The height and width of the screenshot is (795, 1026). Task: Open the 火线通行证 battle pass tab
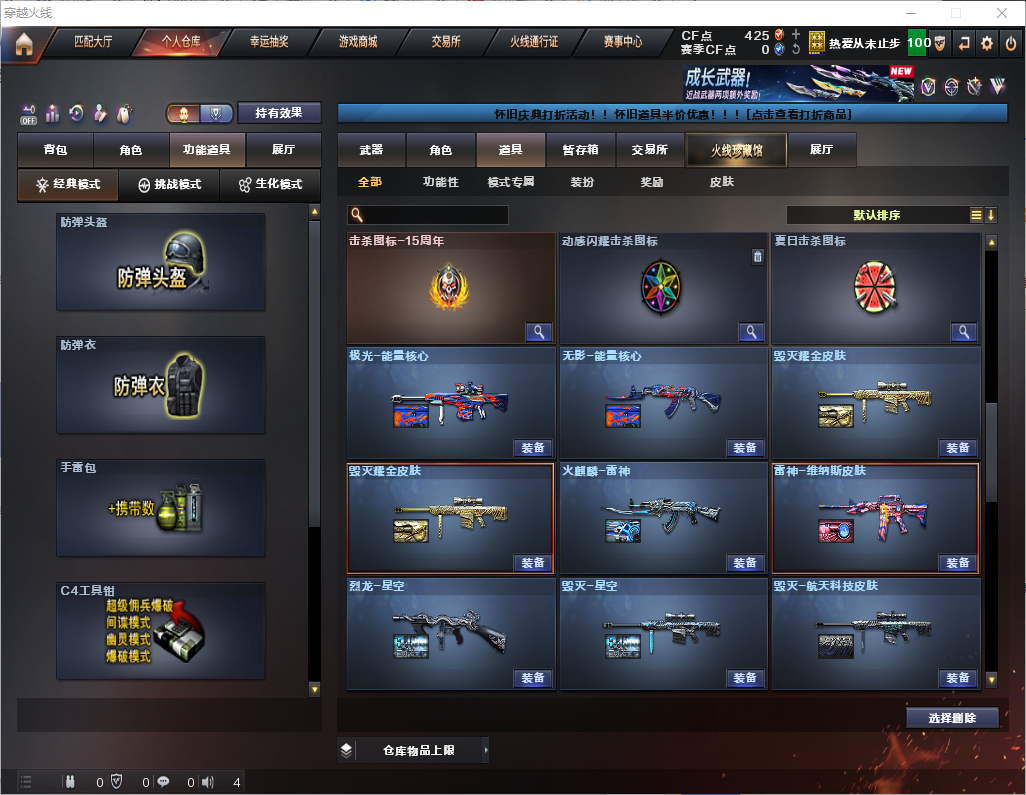[x=534, y=42]
